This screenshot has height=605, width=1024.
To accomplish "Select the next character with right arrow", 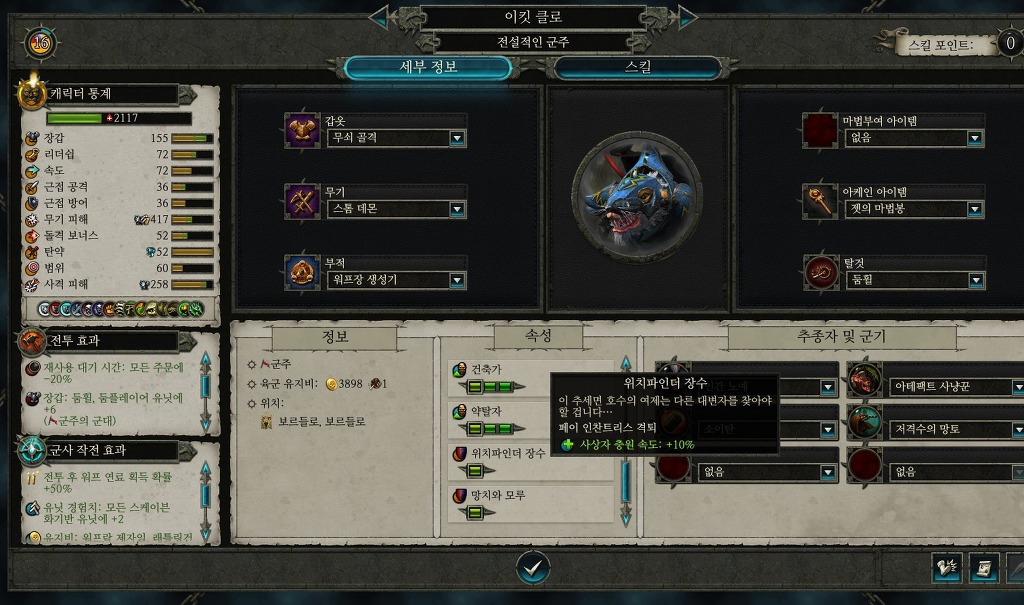I will pos(687,17).
